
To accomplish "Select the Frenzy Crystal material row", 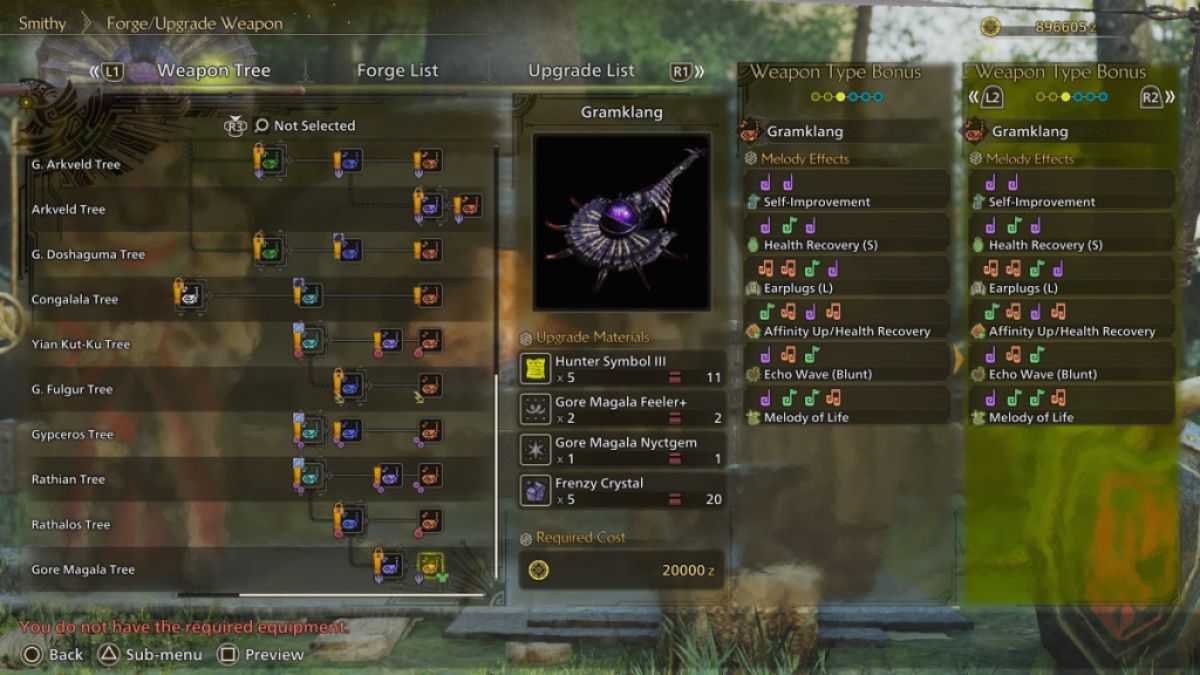I will tap(621, 490).
